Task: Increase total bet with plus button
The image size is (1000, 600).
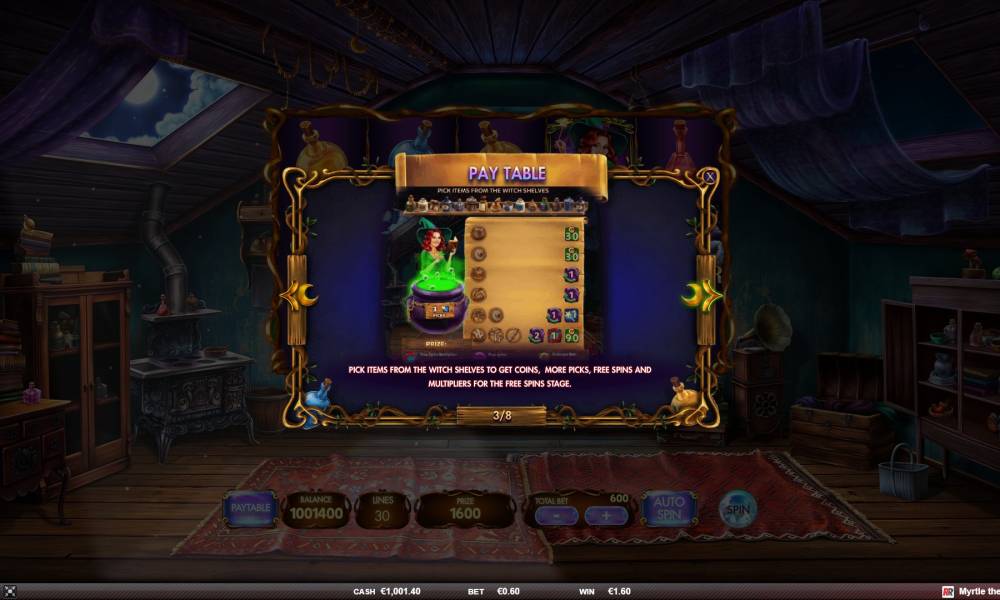Action: 605,516
